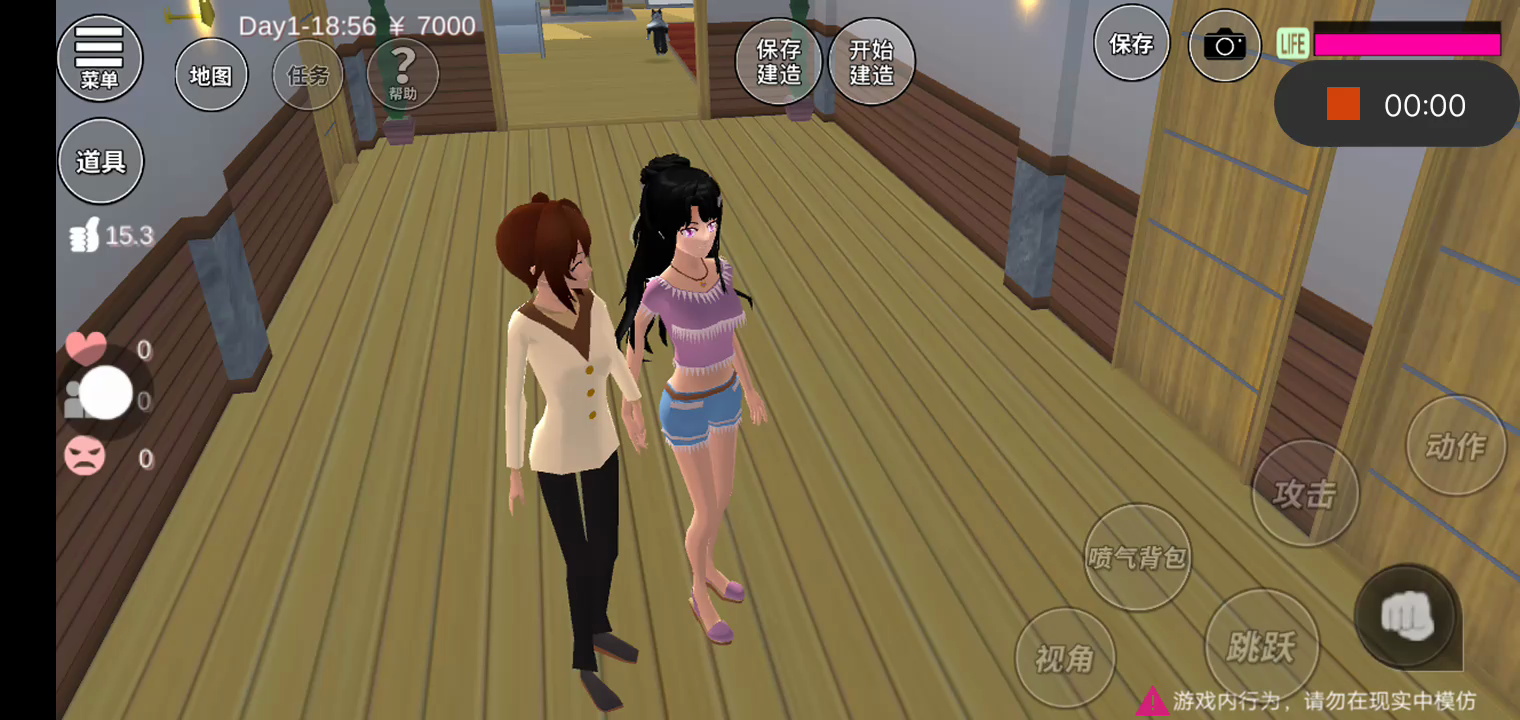
Task: Show the 任务 quest list
Action: click(x=308, y=75)
